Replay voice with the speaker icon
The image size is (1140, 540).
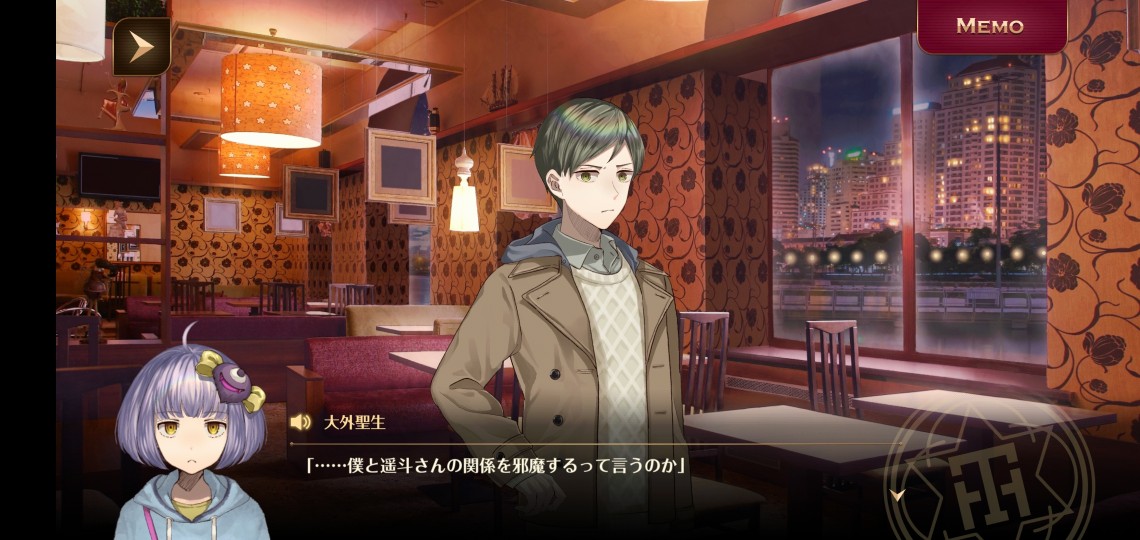pos(300,422)
